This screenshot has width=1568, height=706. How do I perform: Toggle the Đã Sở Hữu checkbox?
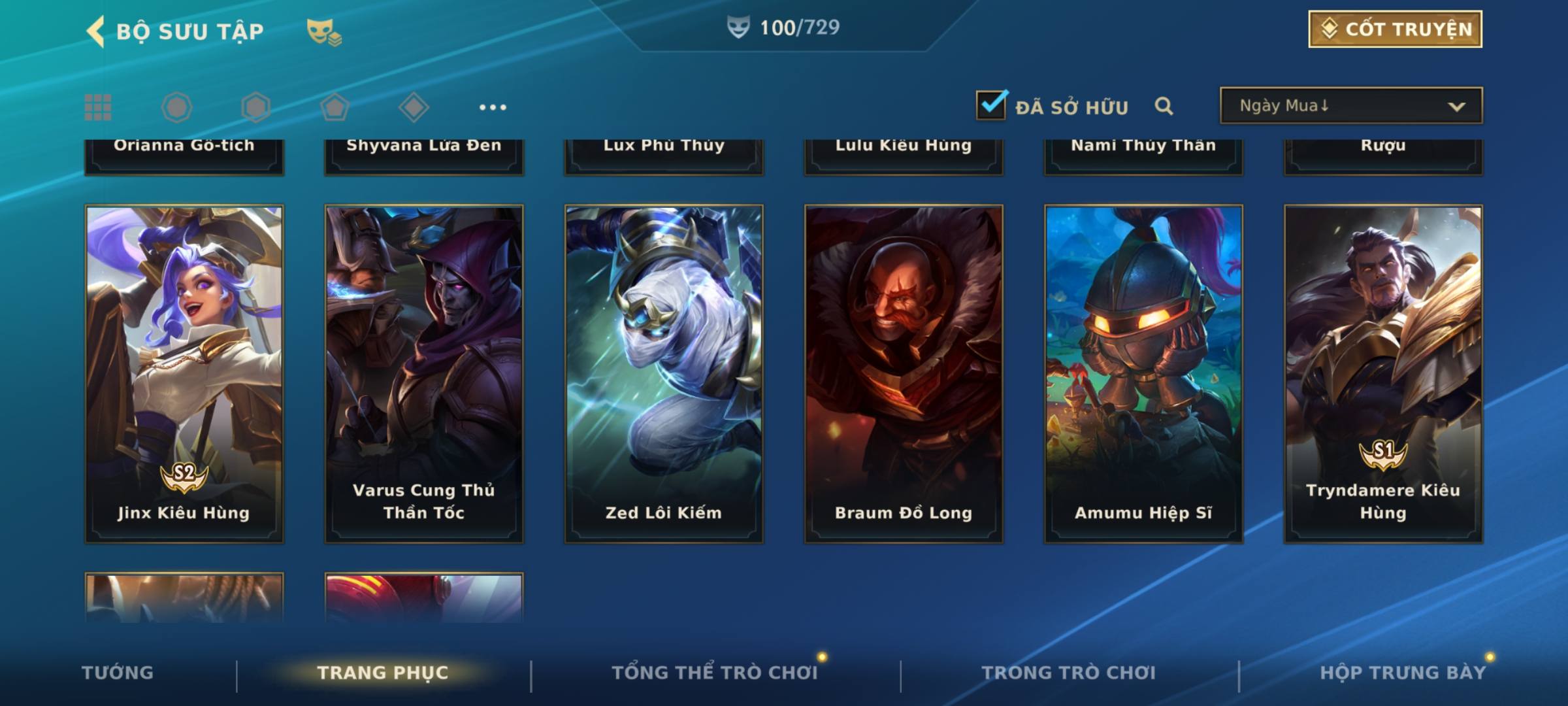[x=991, y=105]
